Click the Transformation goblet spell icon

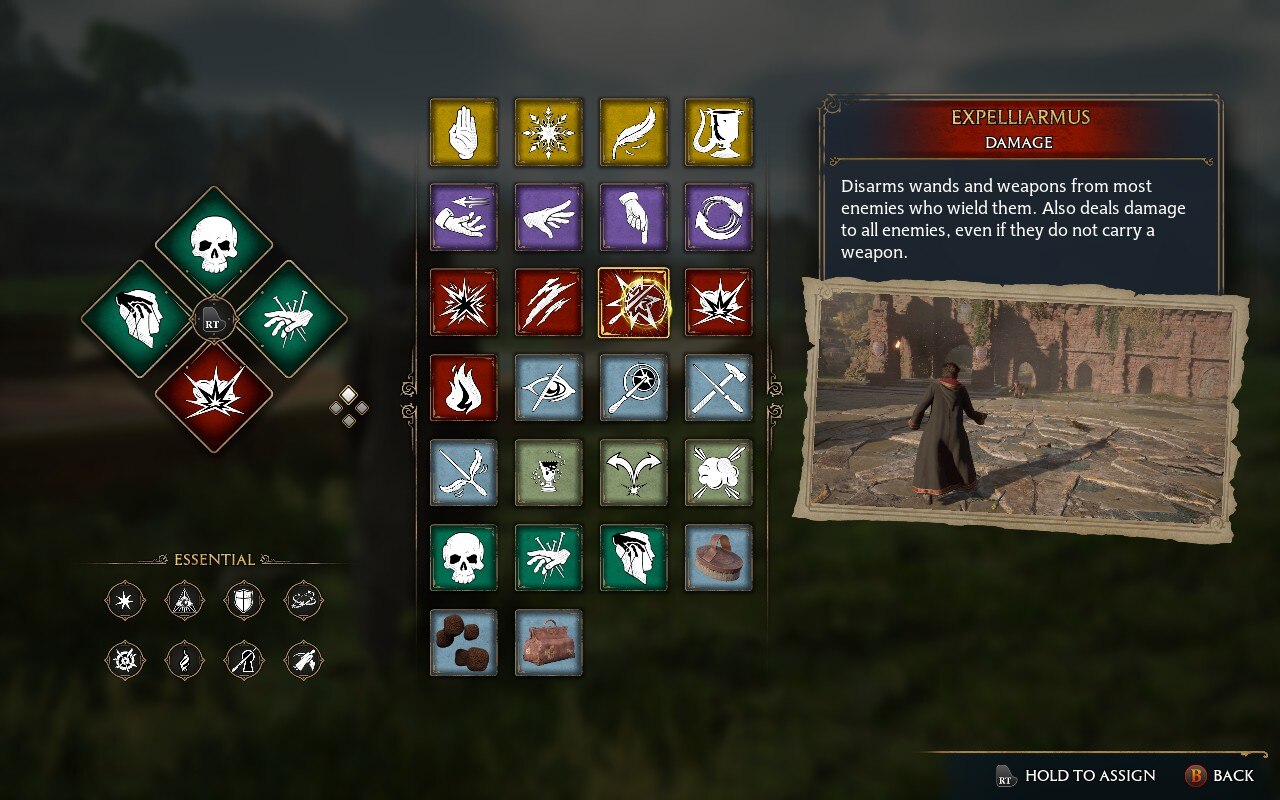718,133
